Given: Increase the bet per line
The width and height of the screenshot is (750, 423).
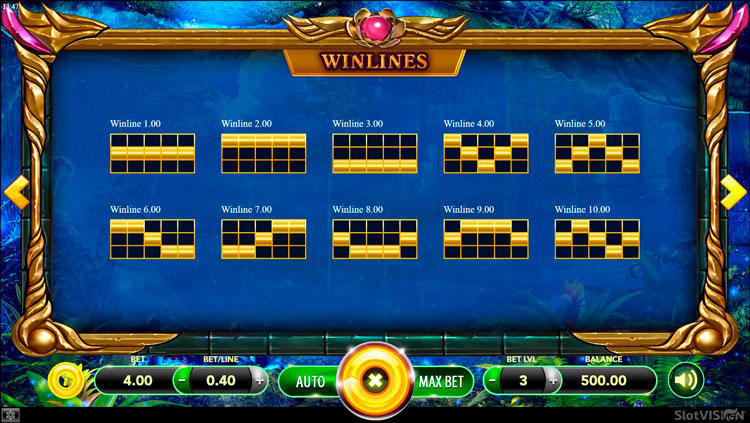Looking at the screenshot, I should 260,380.
